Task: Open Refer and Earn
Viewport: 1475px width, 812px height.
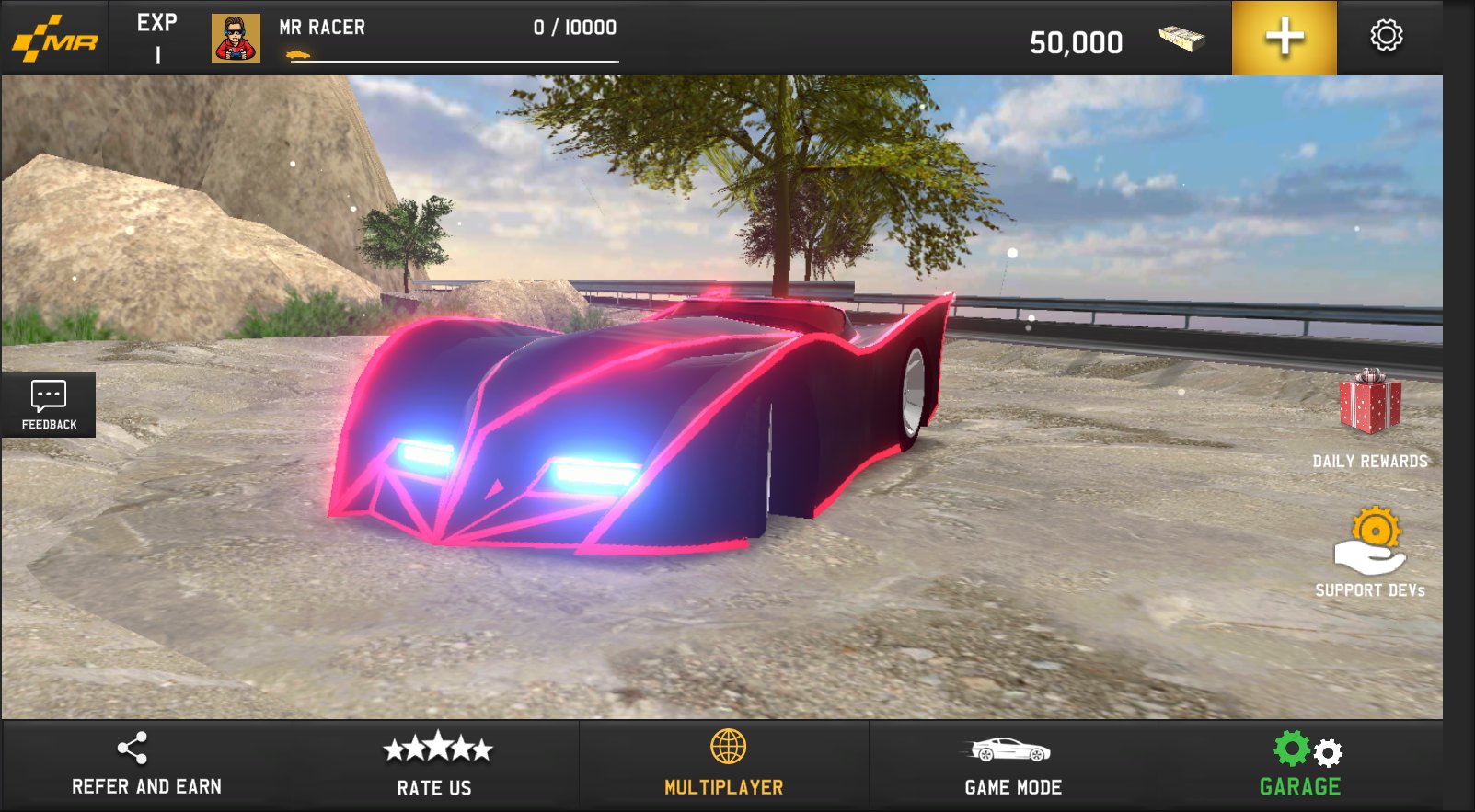Action: 146,765
